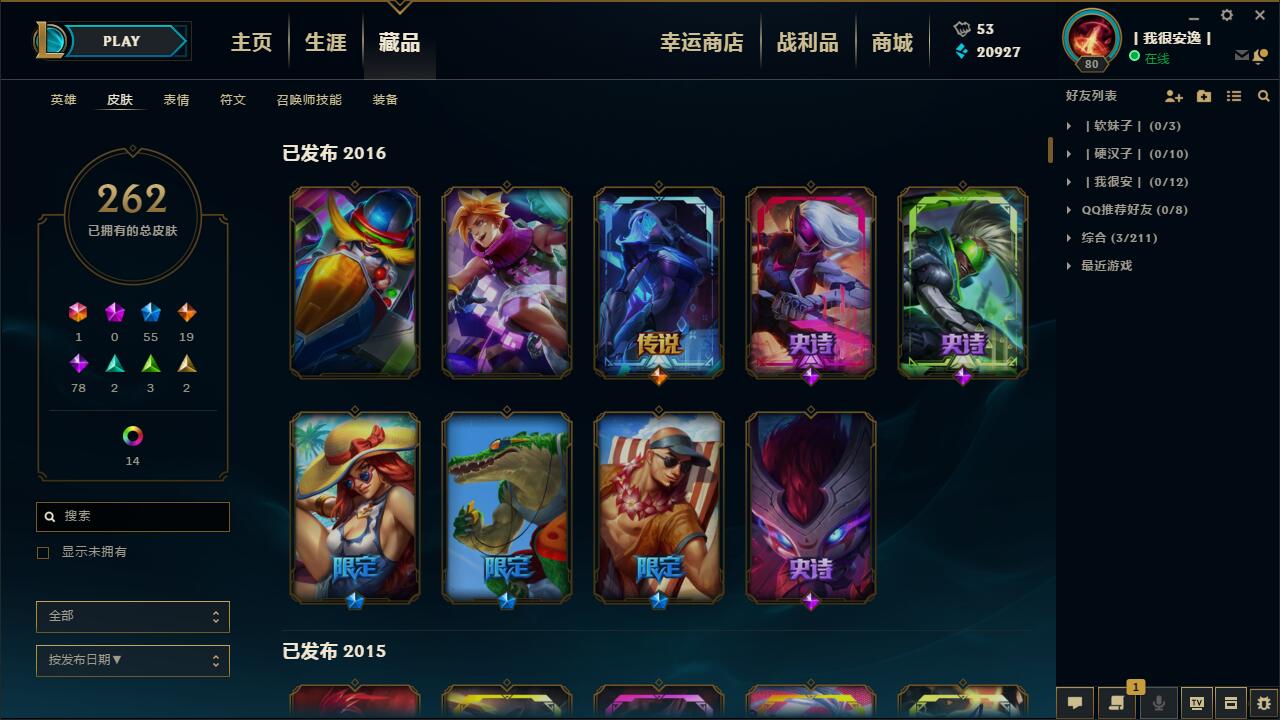Open the 按发布日期 sort dropdown

133,661
